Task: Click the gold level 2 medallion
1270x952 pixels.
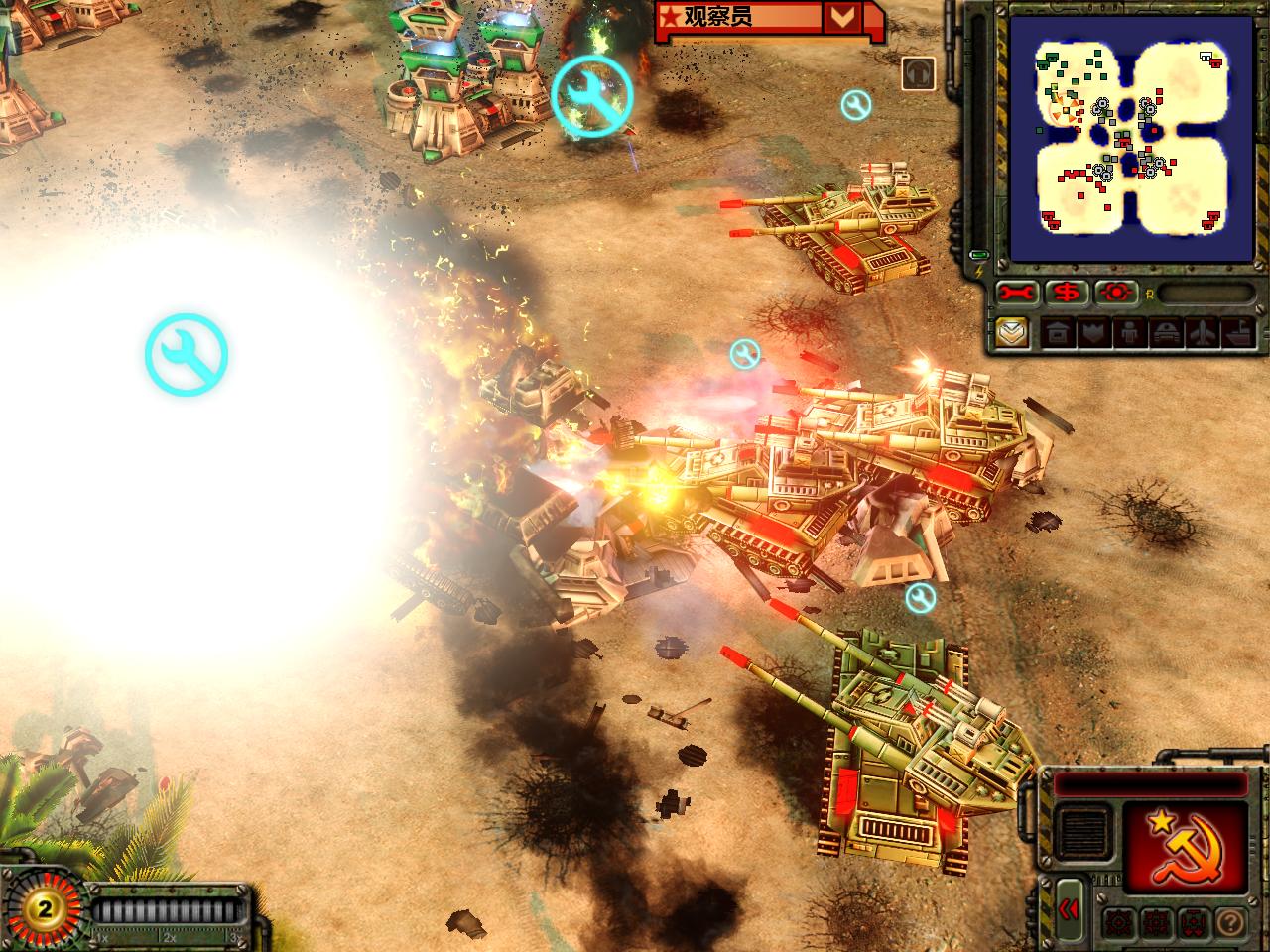Action: 43,908
